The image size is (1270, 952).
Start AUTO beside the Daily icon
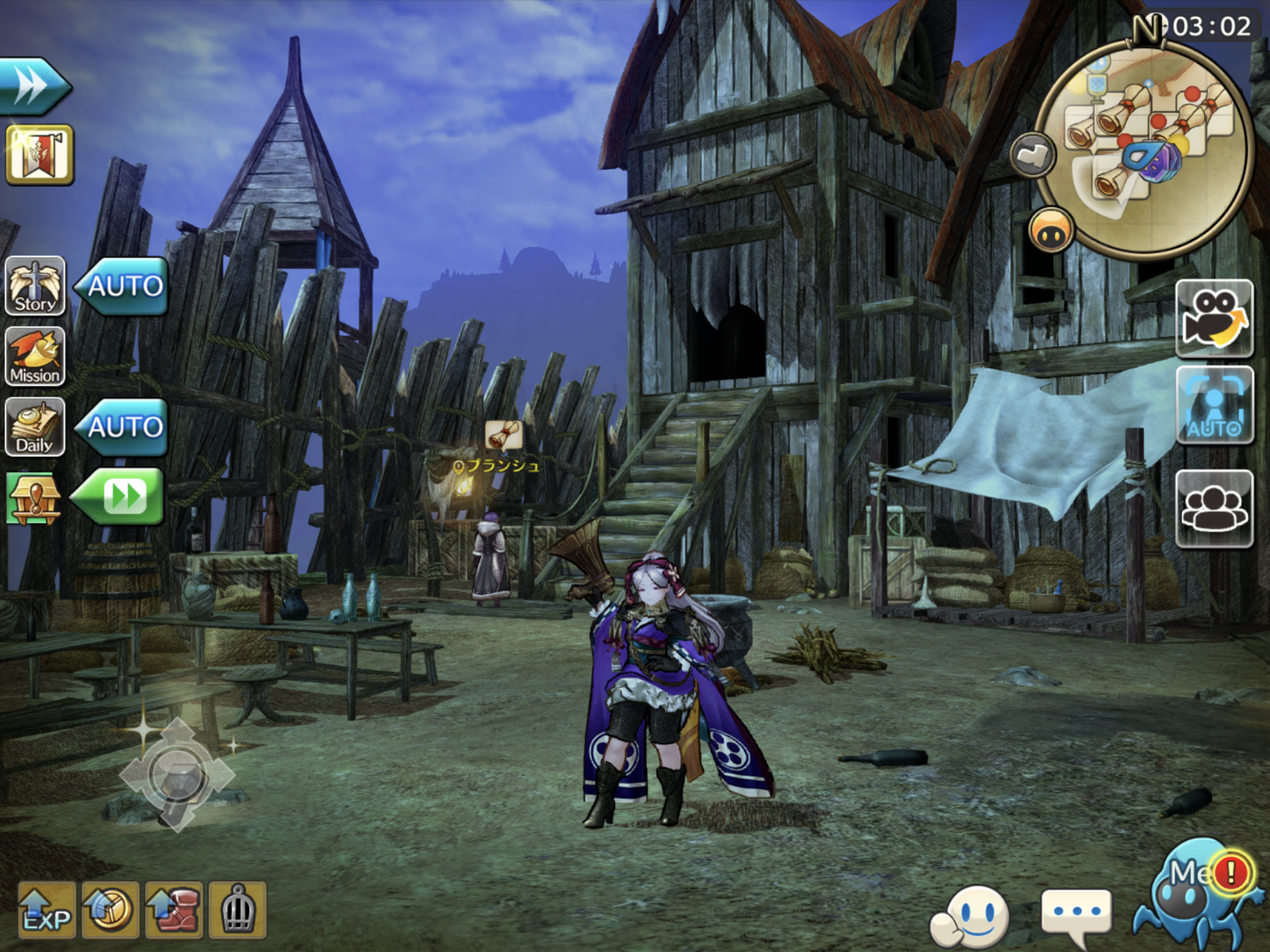(x=123, y=426)
